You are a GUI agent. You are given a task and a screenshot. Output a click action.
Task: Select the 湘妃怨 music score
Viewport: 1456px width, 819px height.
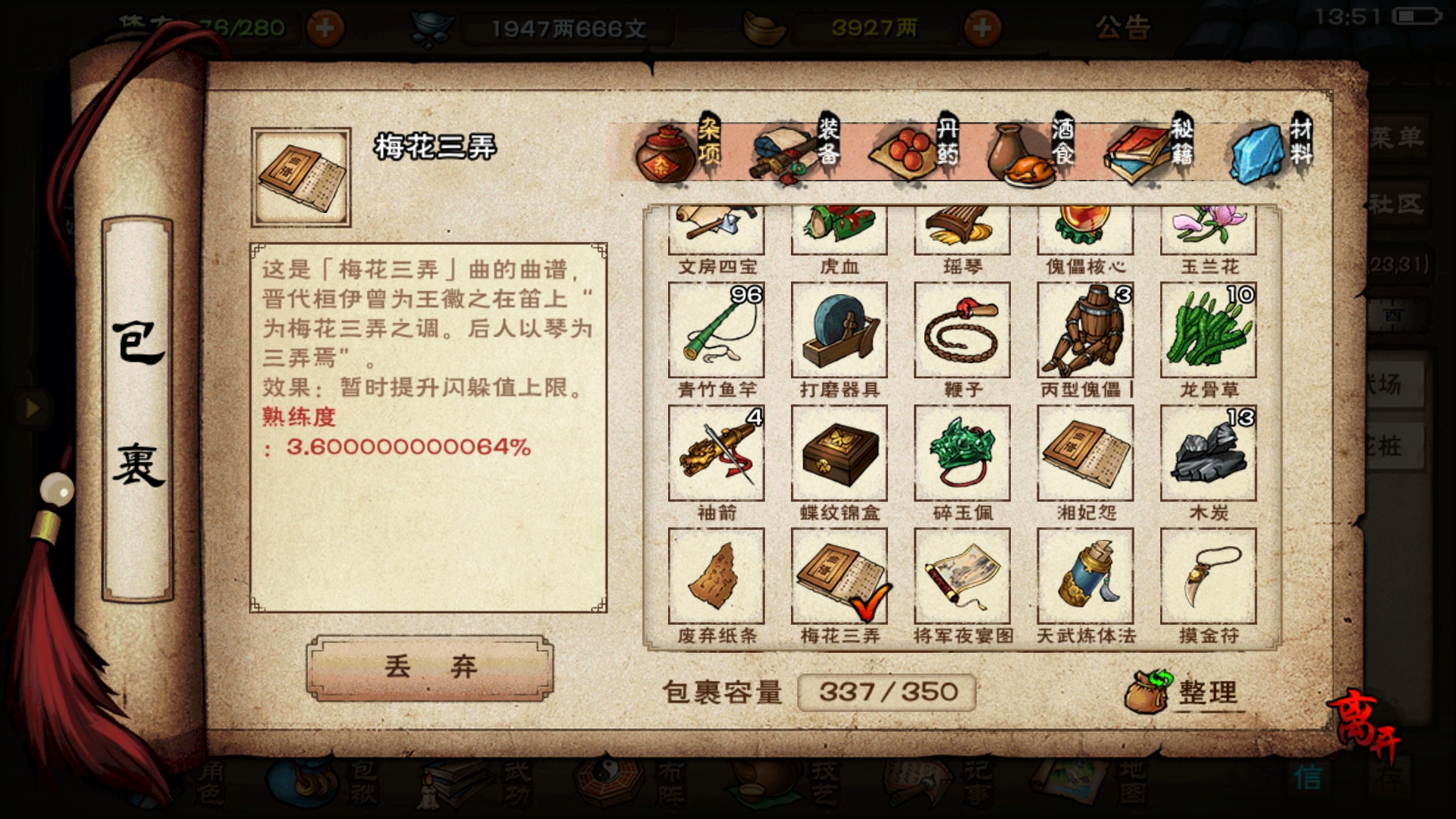[x=1085, y=453]
